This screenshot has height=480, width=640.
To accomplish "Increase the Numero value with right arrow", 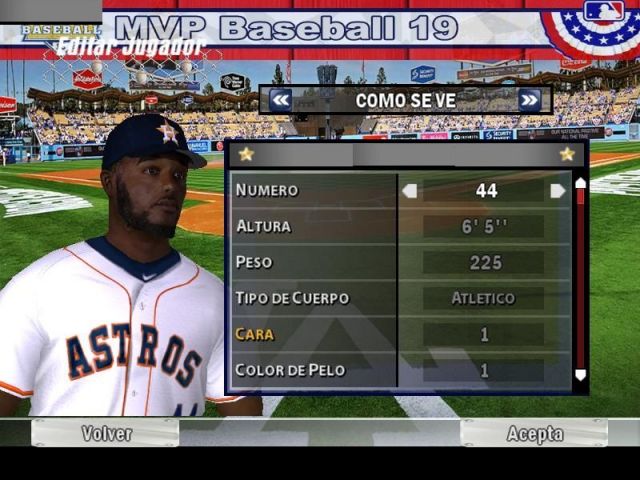I will [x=557, y=190].
